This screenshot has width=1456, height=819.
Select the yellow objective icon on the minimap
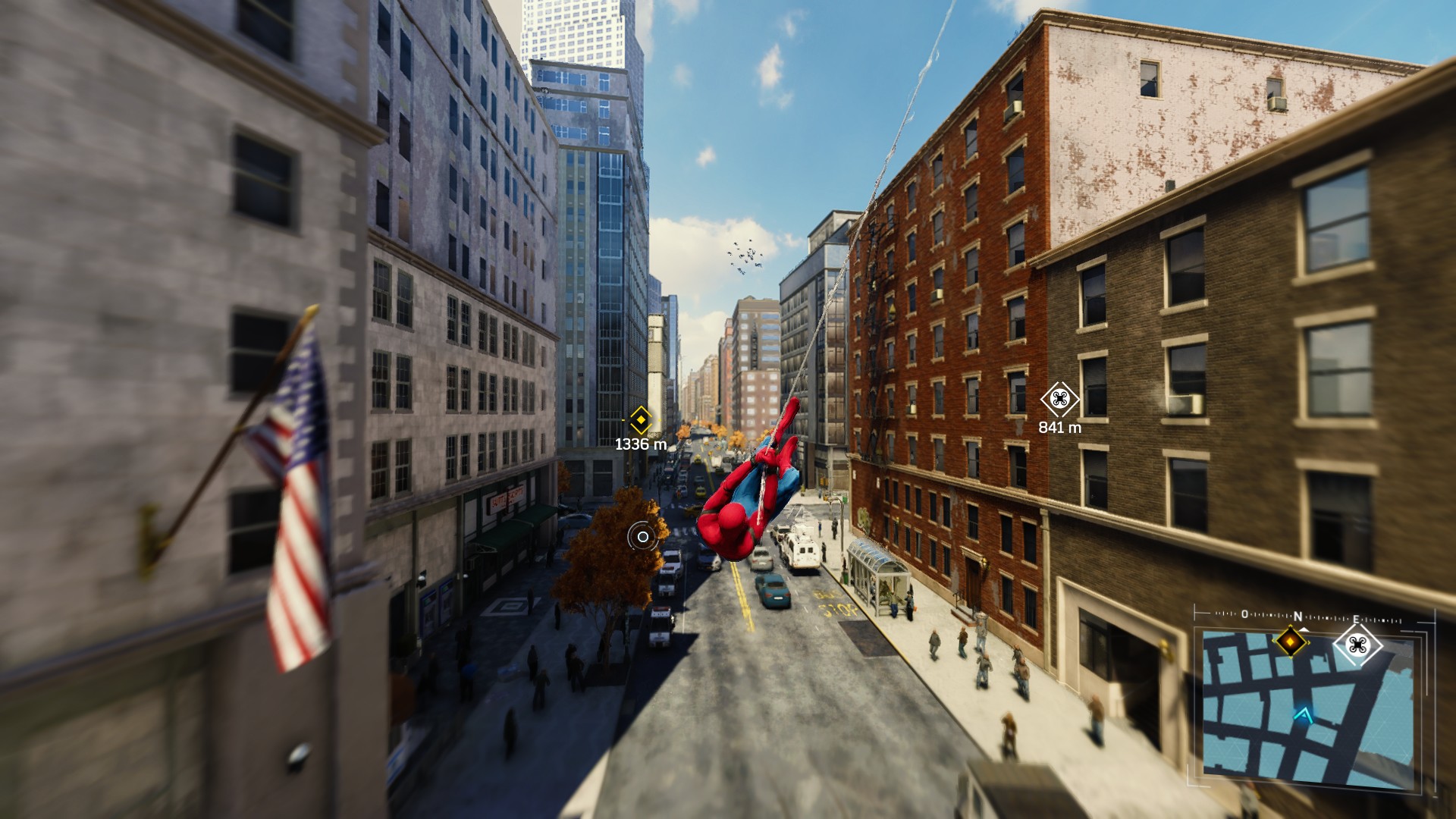tap(1290, 642)
